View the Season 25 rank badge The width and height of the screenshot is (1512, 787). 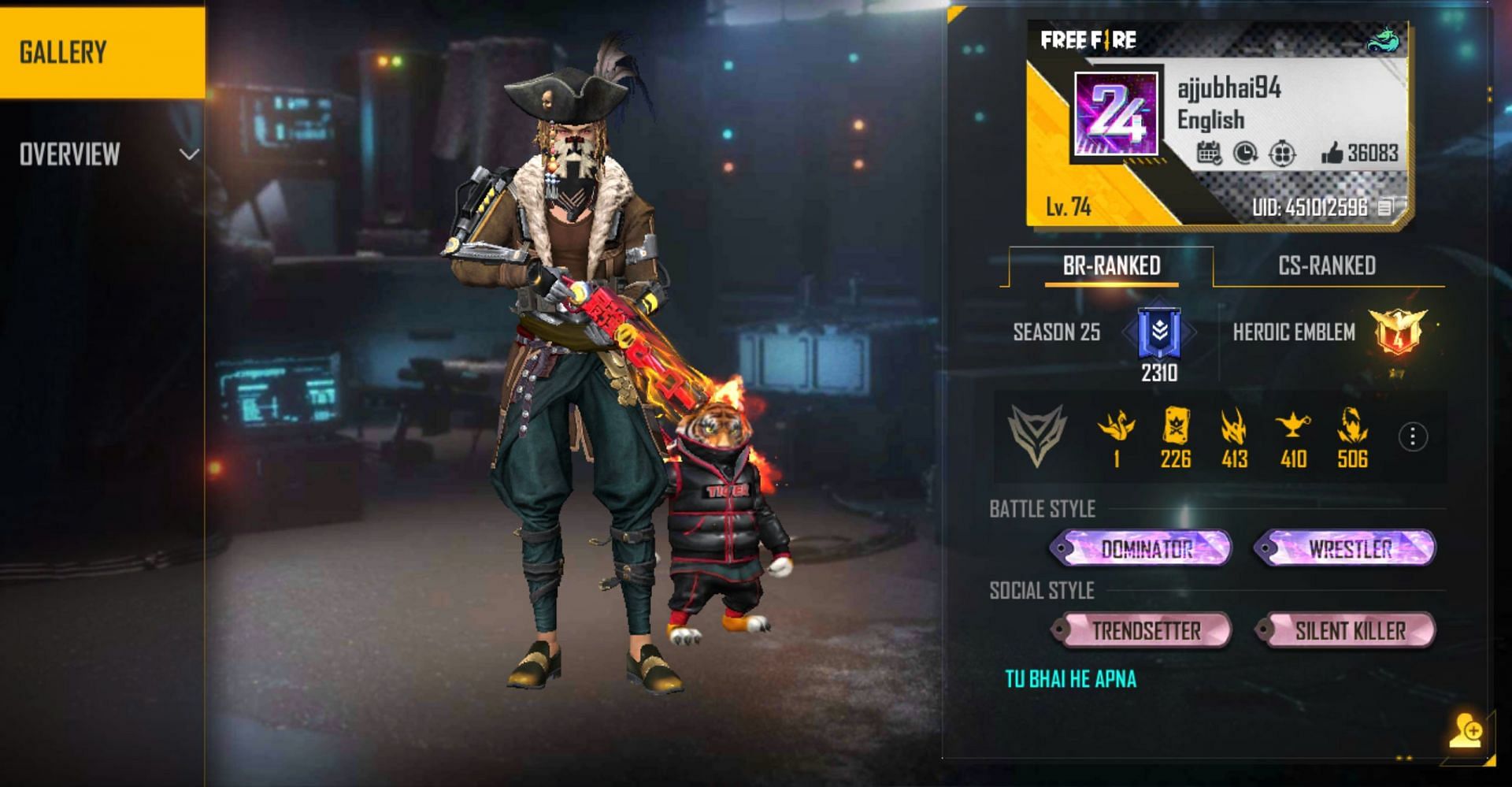[x=1159, y=332]
